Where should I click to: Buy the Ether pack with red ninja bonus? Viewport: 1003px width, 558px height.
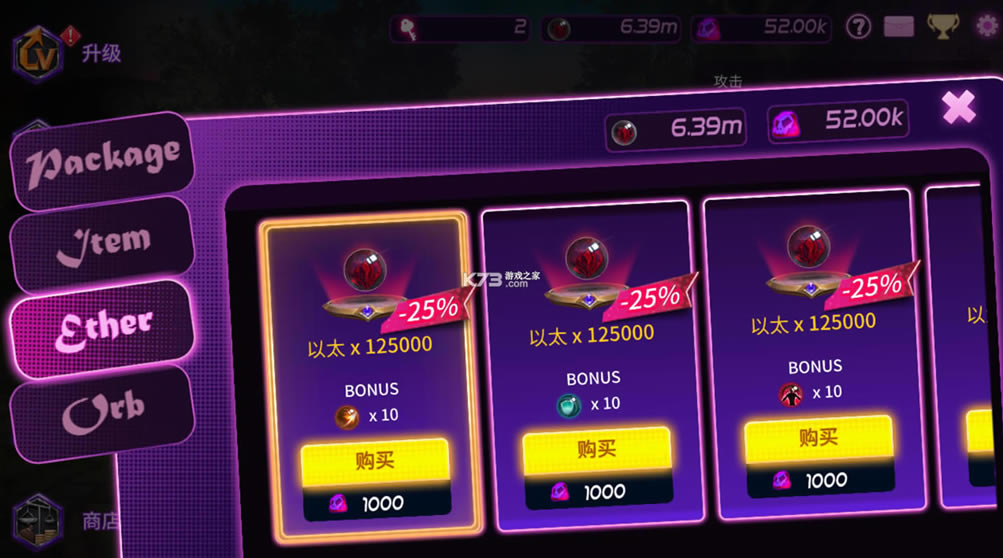(818, 438)
